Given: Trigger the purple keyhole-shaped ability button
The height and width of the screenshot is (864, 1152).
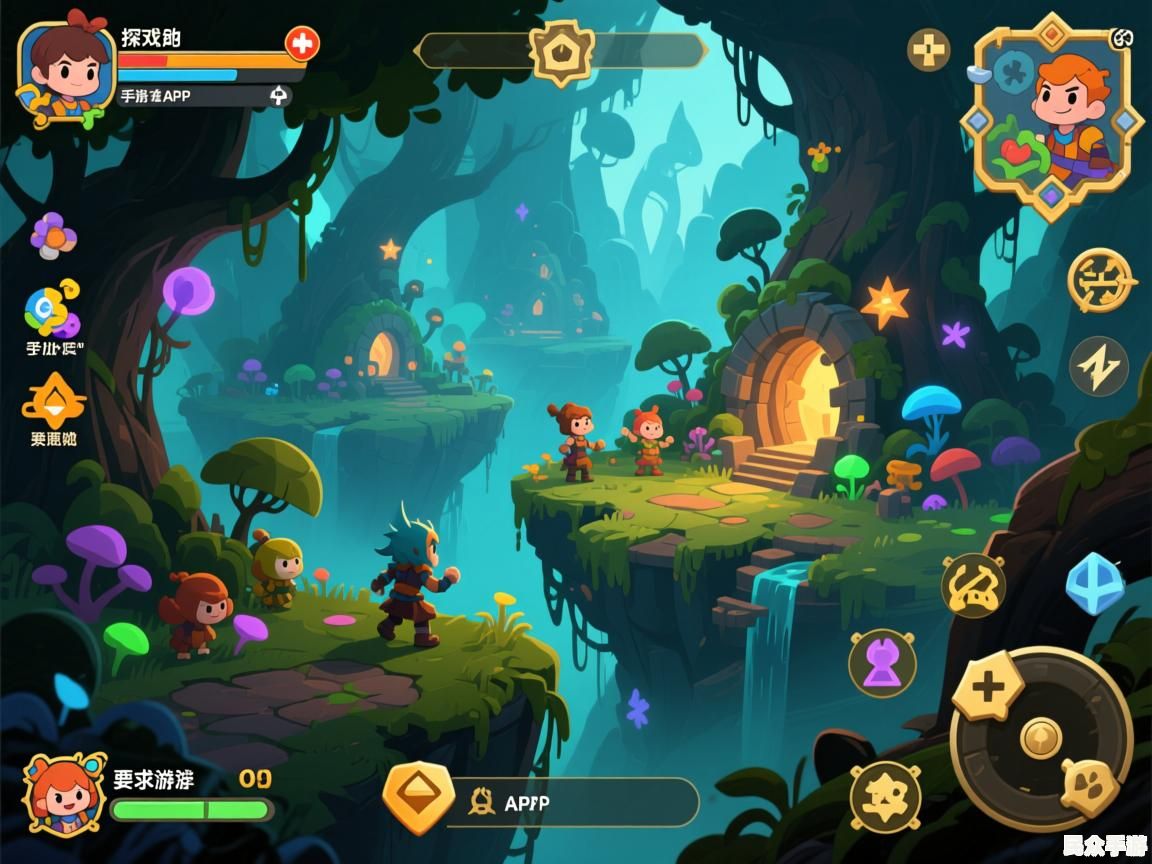Looking at the screenshot, I should coord(882,663).
